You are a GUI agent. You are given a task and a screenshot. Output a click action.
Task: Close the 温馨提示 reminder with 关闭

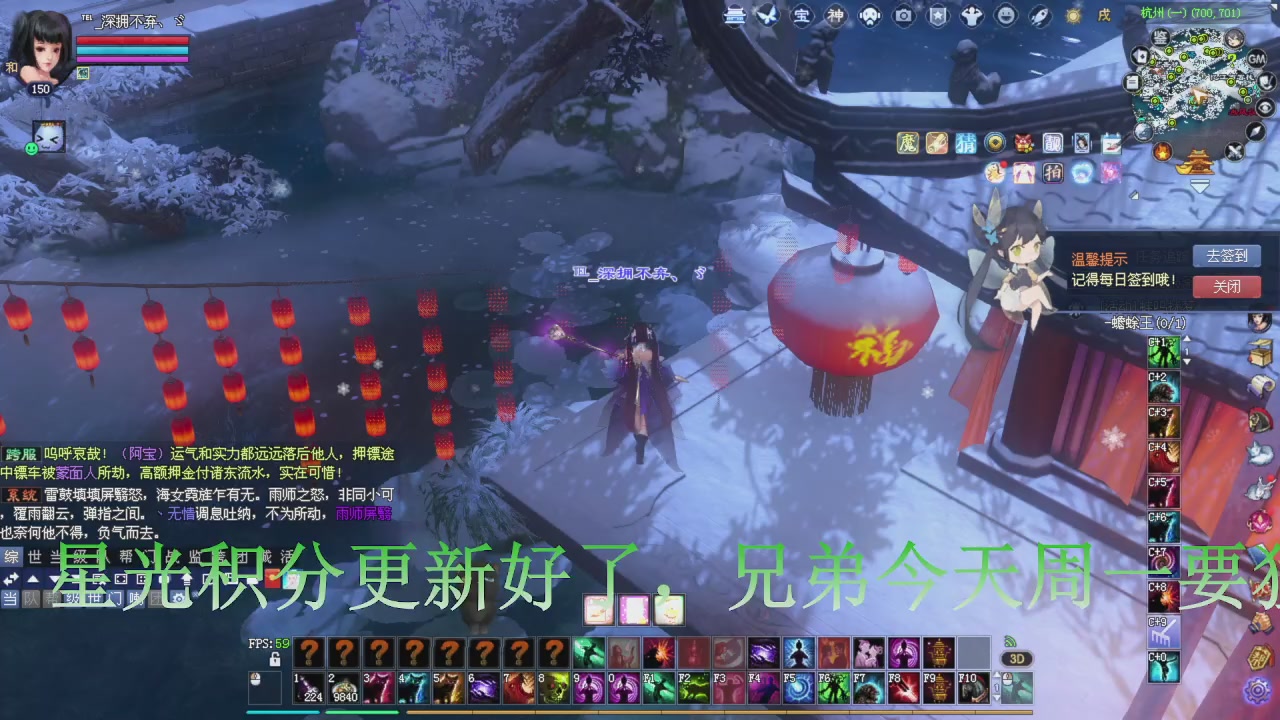click(x=1227, y=287)
